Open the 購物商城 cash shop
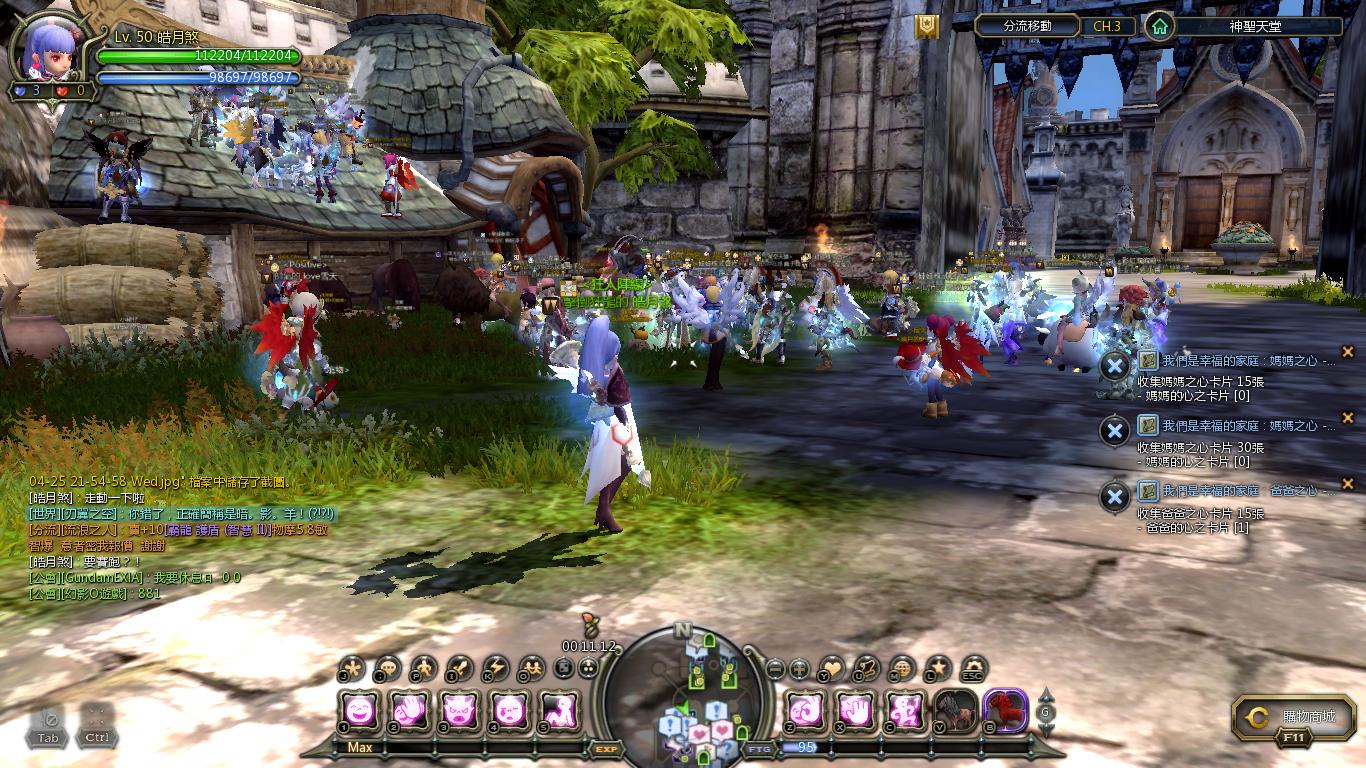The width and height of the screenshot is (1366, 768). tap(1295, 717)
